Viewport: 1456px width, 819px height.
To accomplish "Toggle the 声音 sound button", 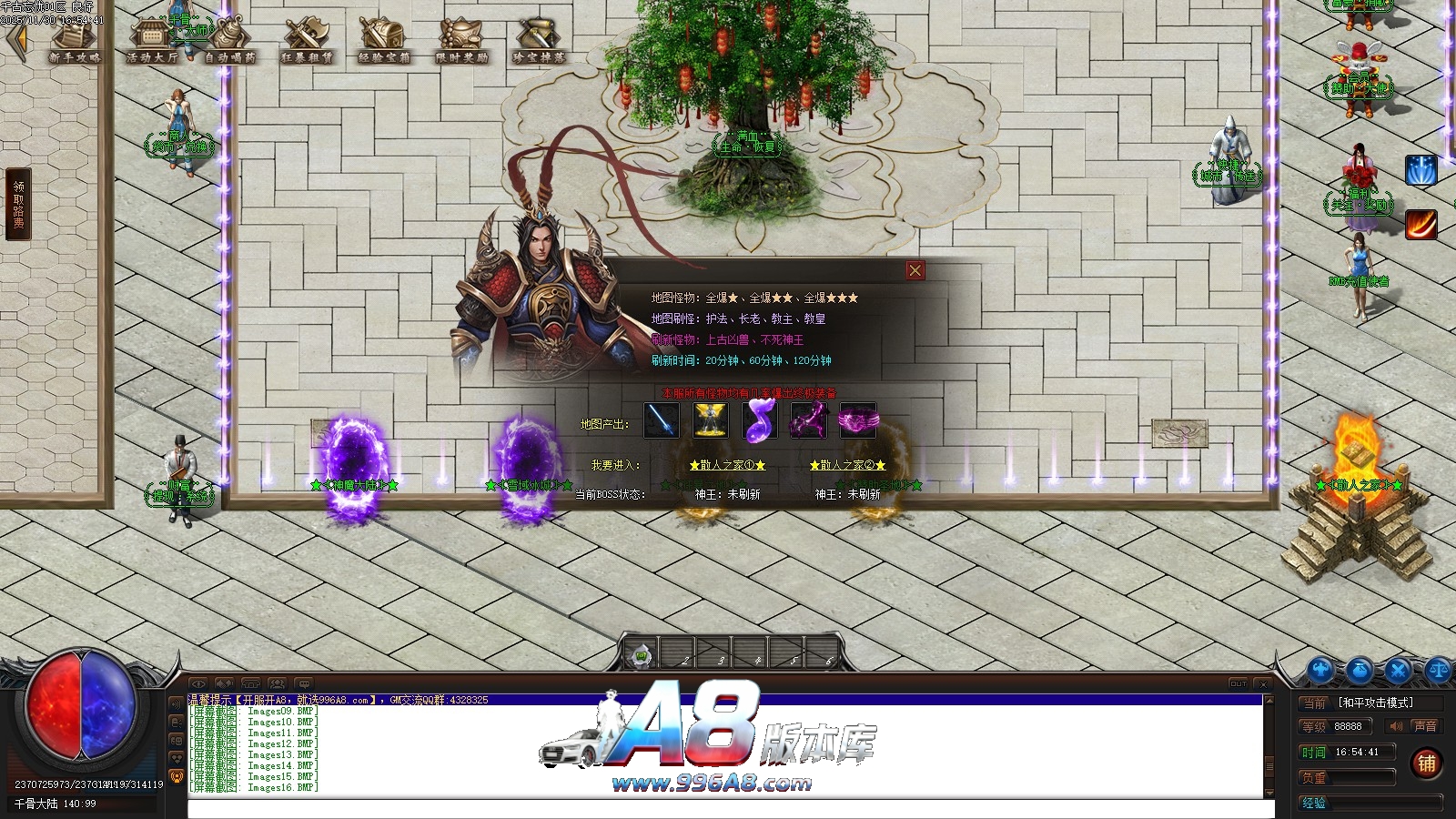I will pyautogui.click(x=1413, y=726).
